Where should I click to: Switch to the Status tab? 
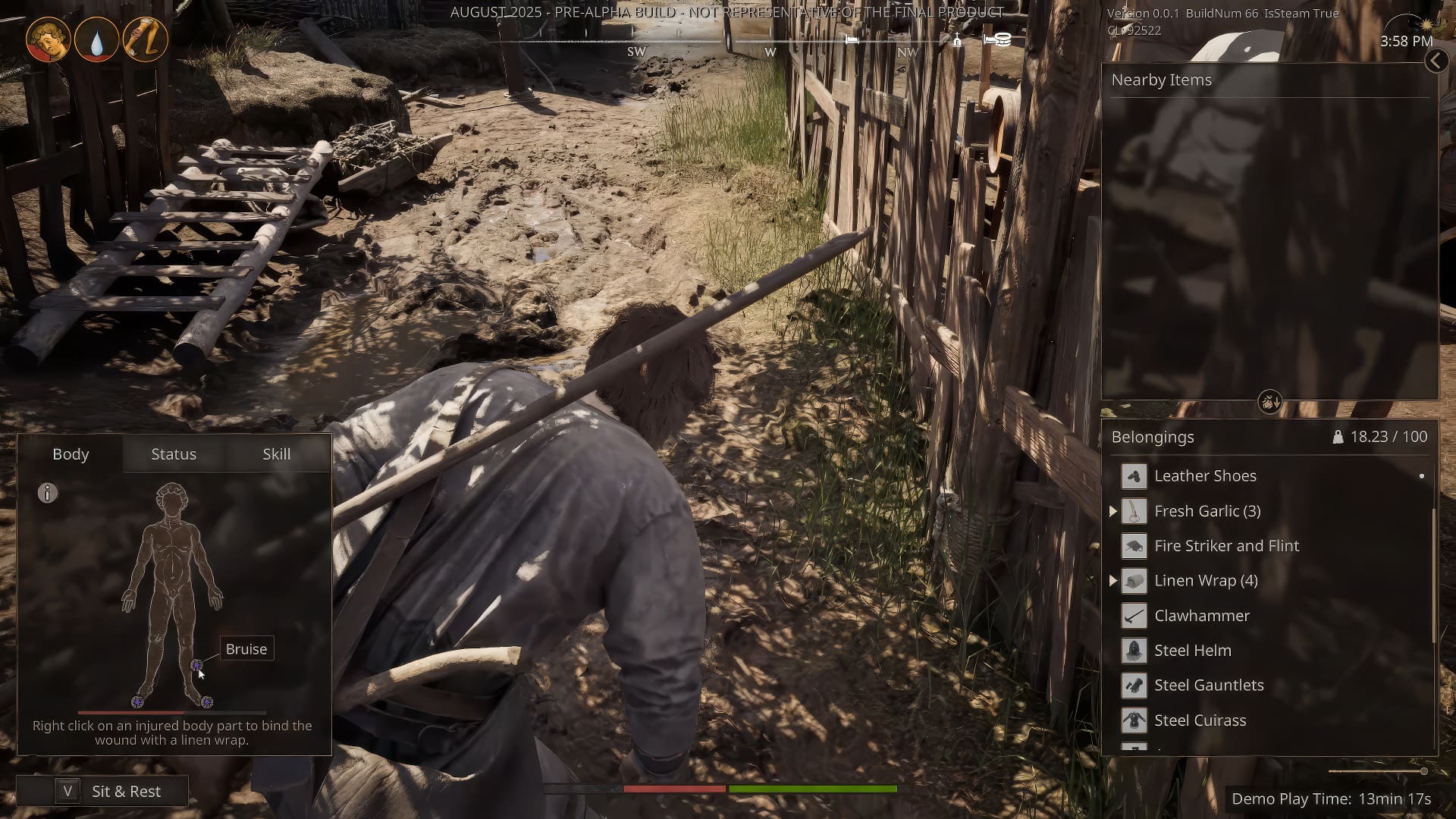[174, 453]
